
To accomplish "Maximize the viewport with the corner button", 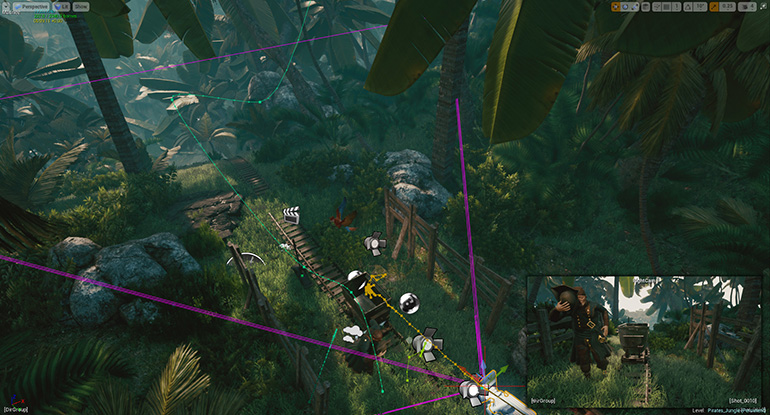I will 761,7.
